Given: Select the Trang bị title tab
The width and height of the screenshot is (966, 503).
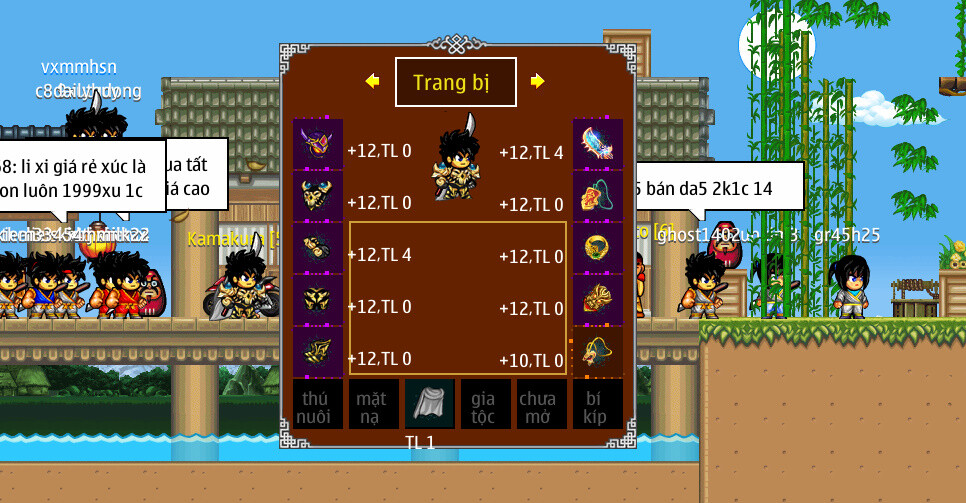Looking at the screenshot, I should (x=455, y=82).
